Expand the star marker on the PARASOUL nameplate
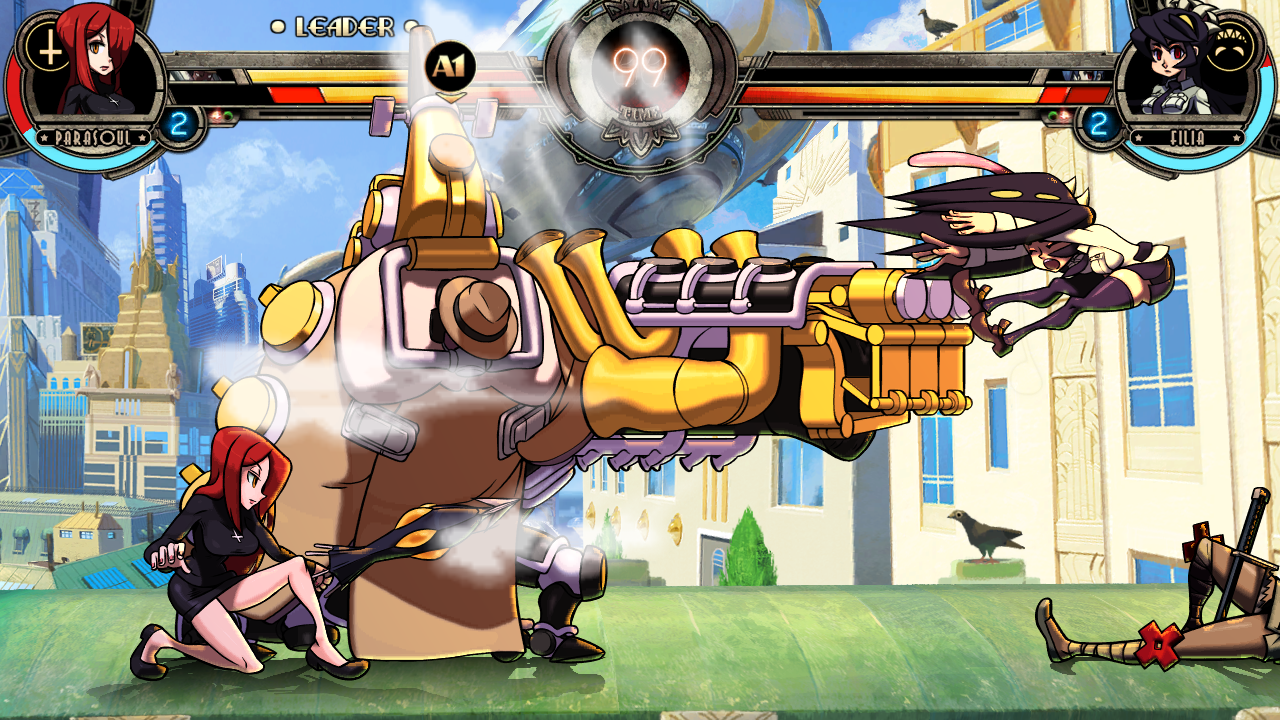 coord(43,137)
